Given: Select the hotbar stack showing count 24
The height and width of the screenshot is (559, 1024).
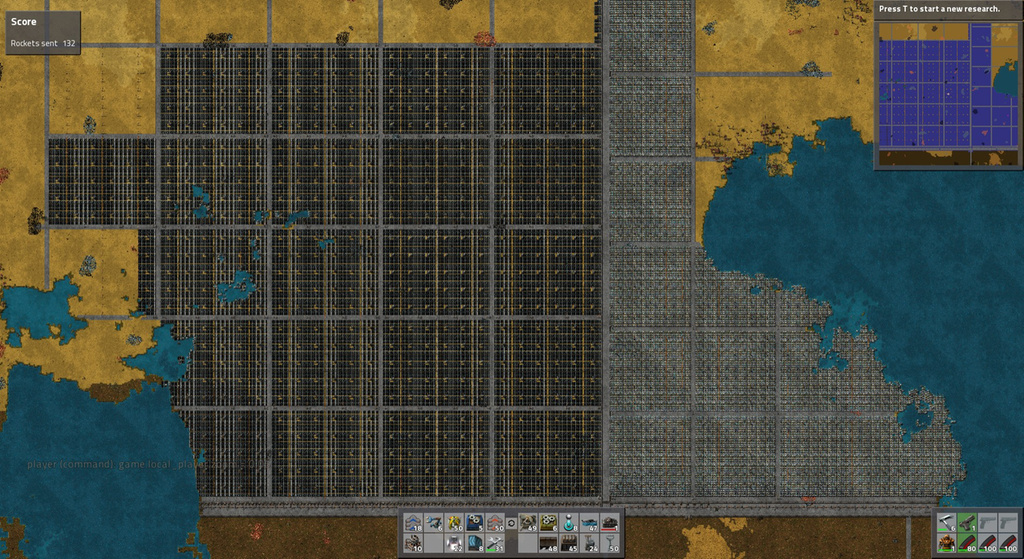Looking at the screenshot, I should (589, 544).
